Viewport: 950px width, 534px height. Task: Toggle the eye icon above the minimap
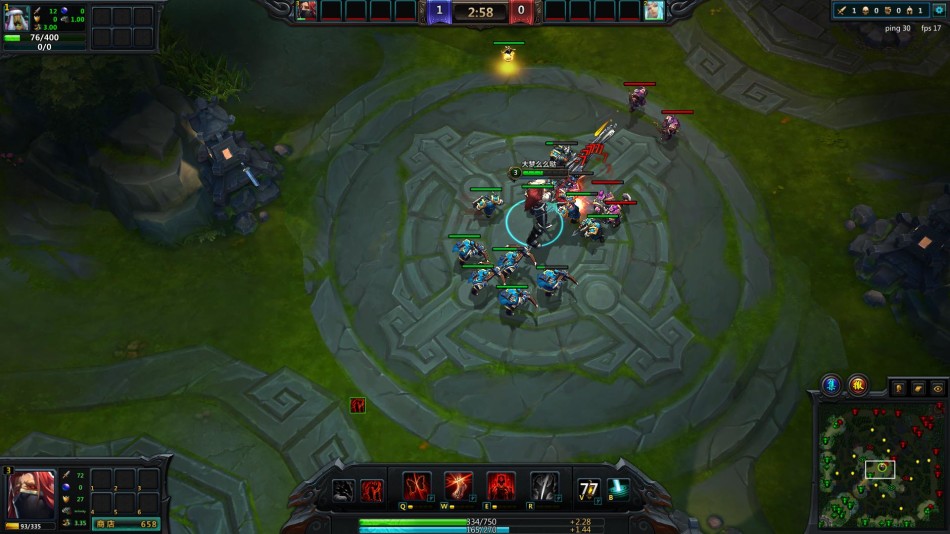click(937, 388)
